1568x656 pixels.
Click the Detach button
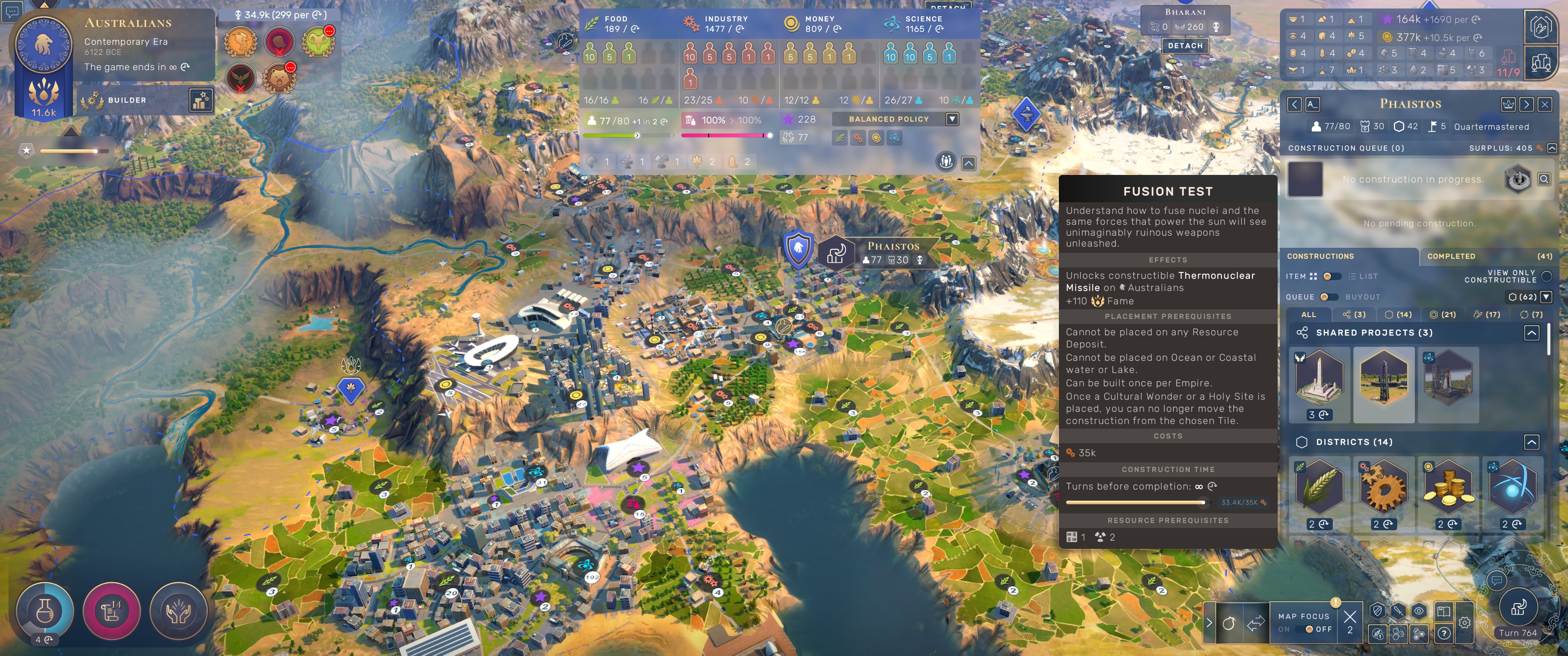point(1185,46)
